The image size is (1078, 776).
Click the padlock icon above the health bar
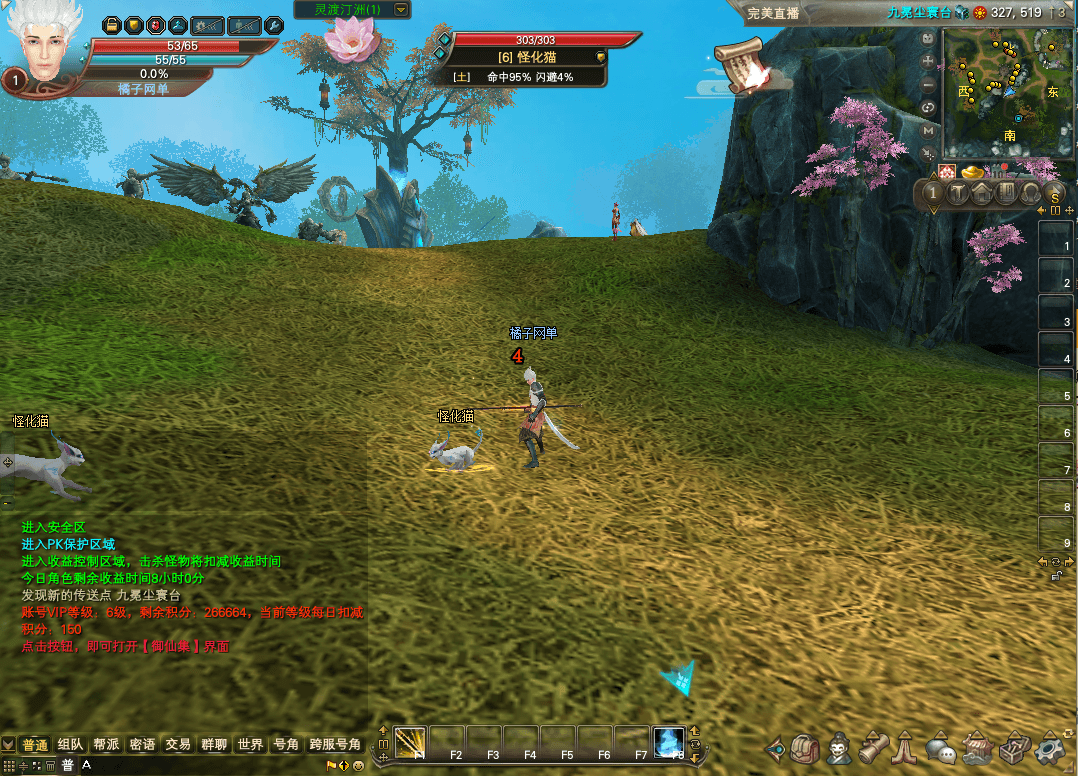112,25
